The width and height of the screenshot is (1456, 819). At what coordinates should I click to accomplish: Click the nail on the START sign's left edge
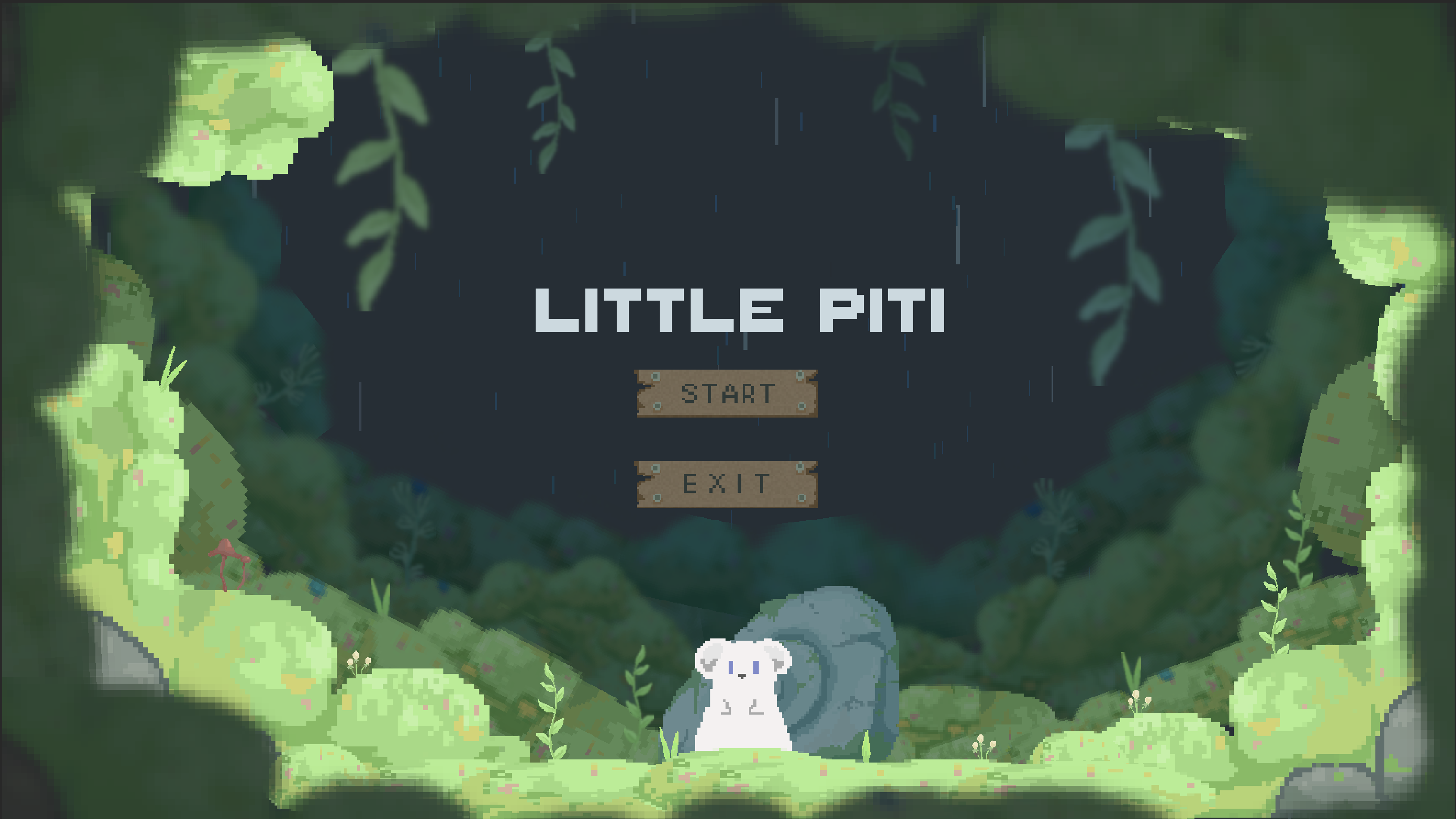(x=656, y=377)
